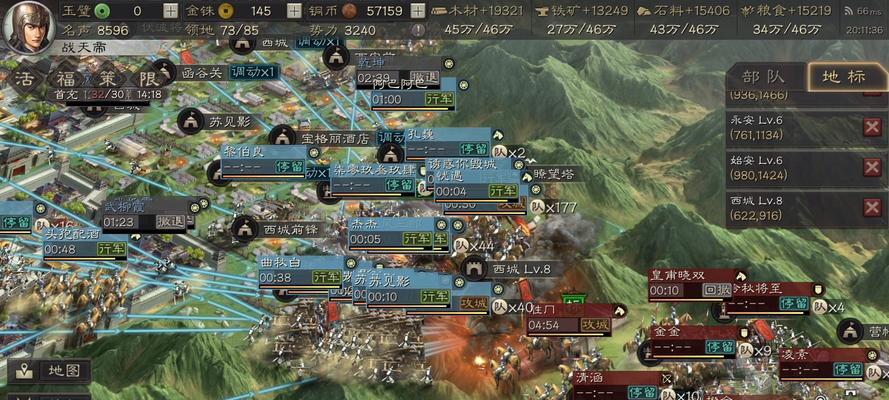Buy copper coins via plus button

coord(417,11)
